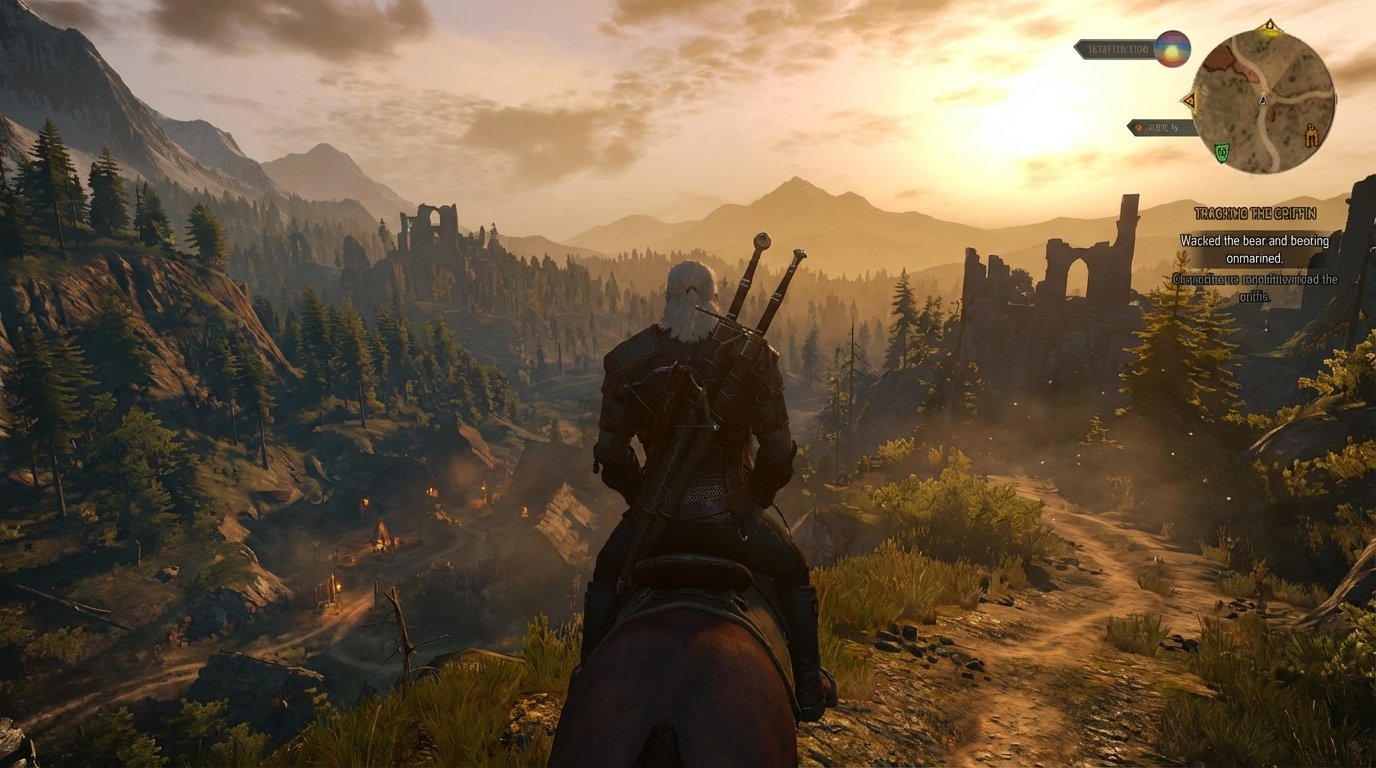Select the green shield marker on the minimap
The image size is (1376, 768).
[1222, 152]
